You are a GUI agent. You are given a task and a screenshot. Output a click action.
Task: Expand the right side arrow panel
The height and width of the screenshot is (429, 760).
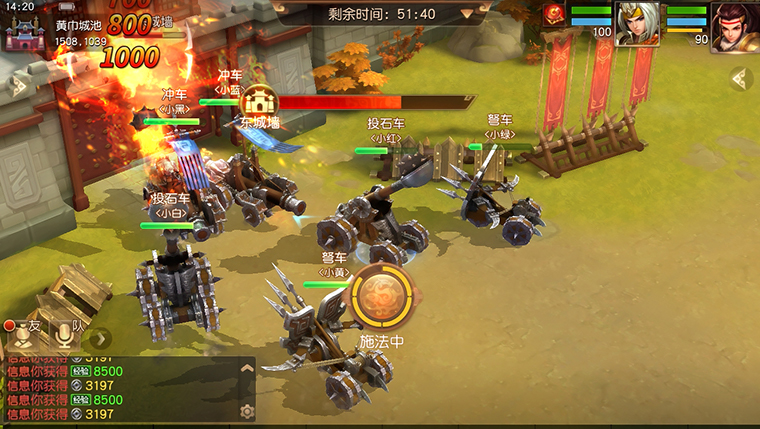[741, 79]
